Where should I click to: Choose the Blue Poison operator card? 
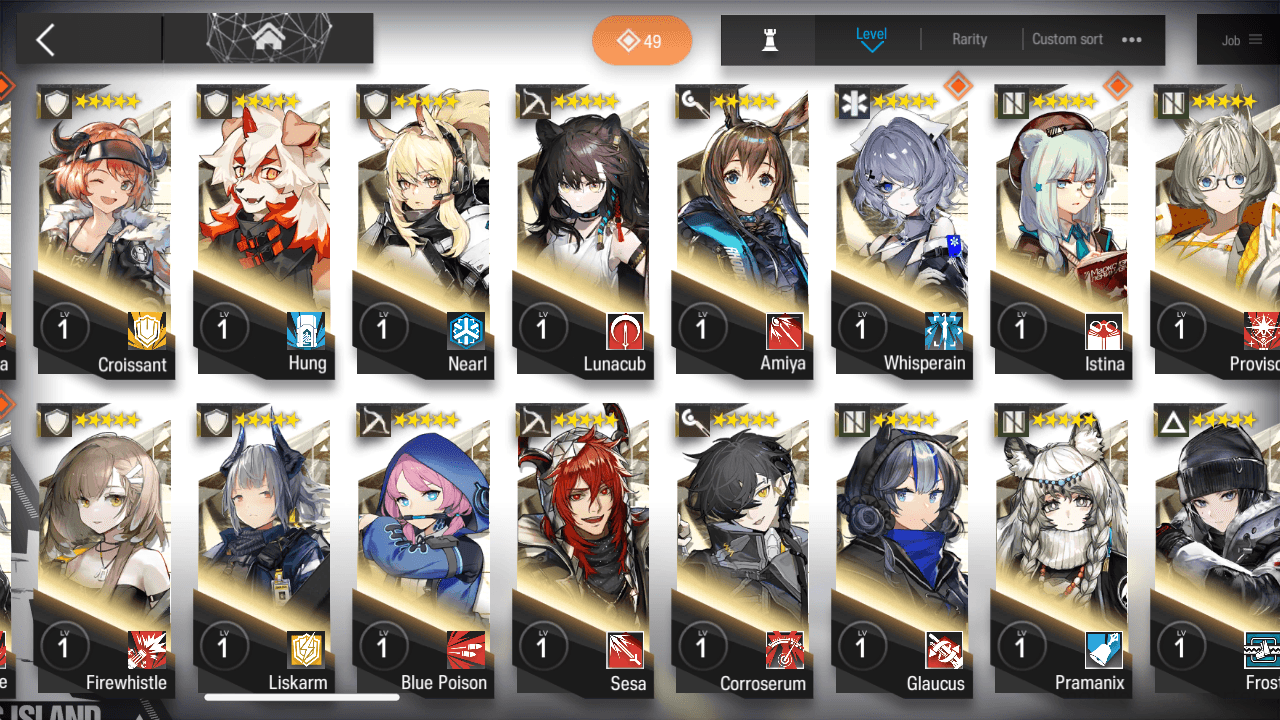(x=424, y=550)
